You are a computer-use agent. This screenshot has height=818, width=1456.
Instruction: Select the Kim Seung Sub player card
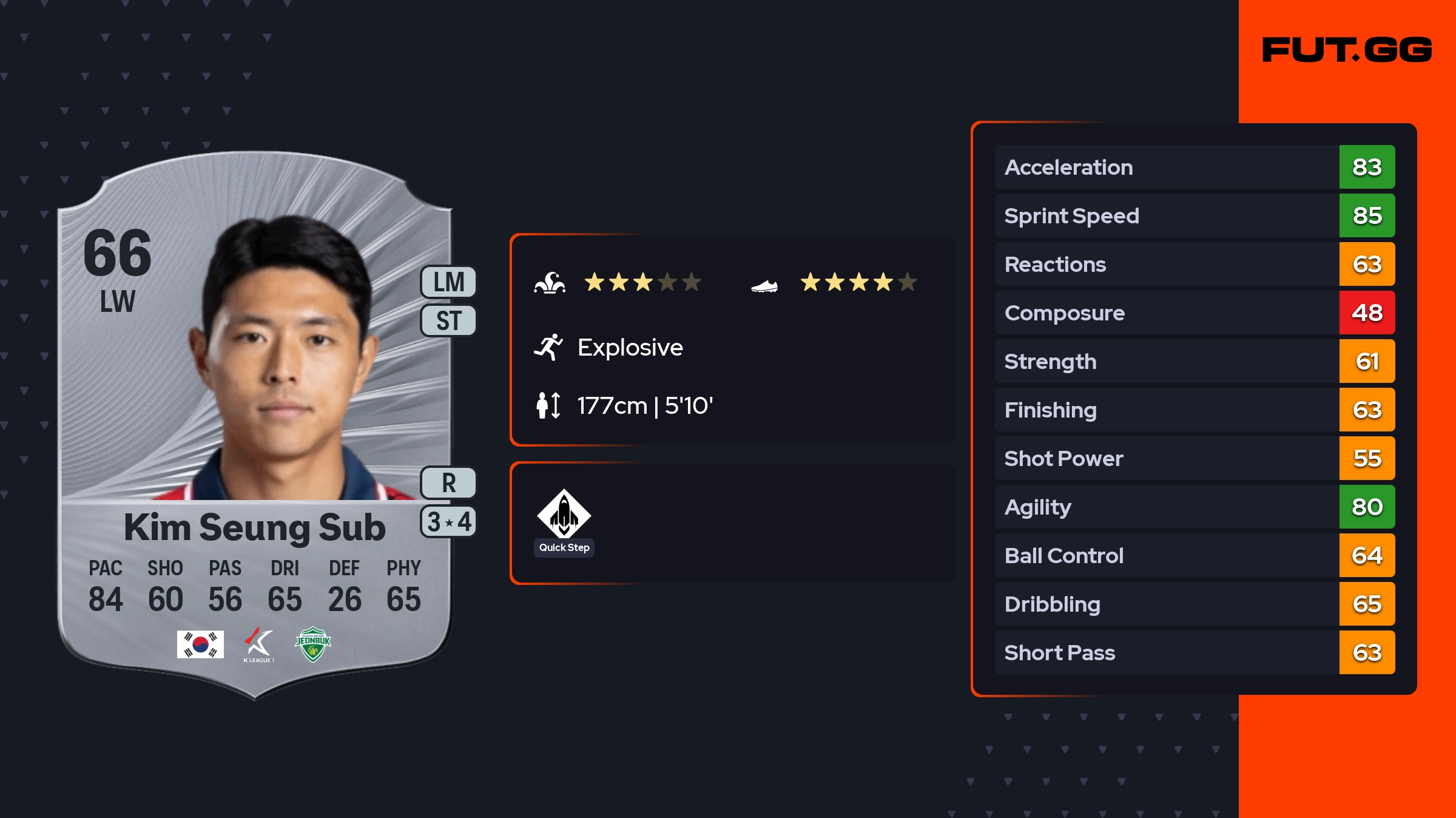tap(255, 425)
